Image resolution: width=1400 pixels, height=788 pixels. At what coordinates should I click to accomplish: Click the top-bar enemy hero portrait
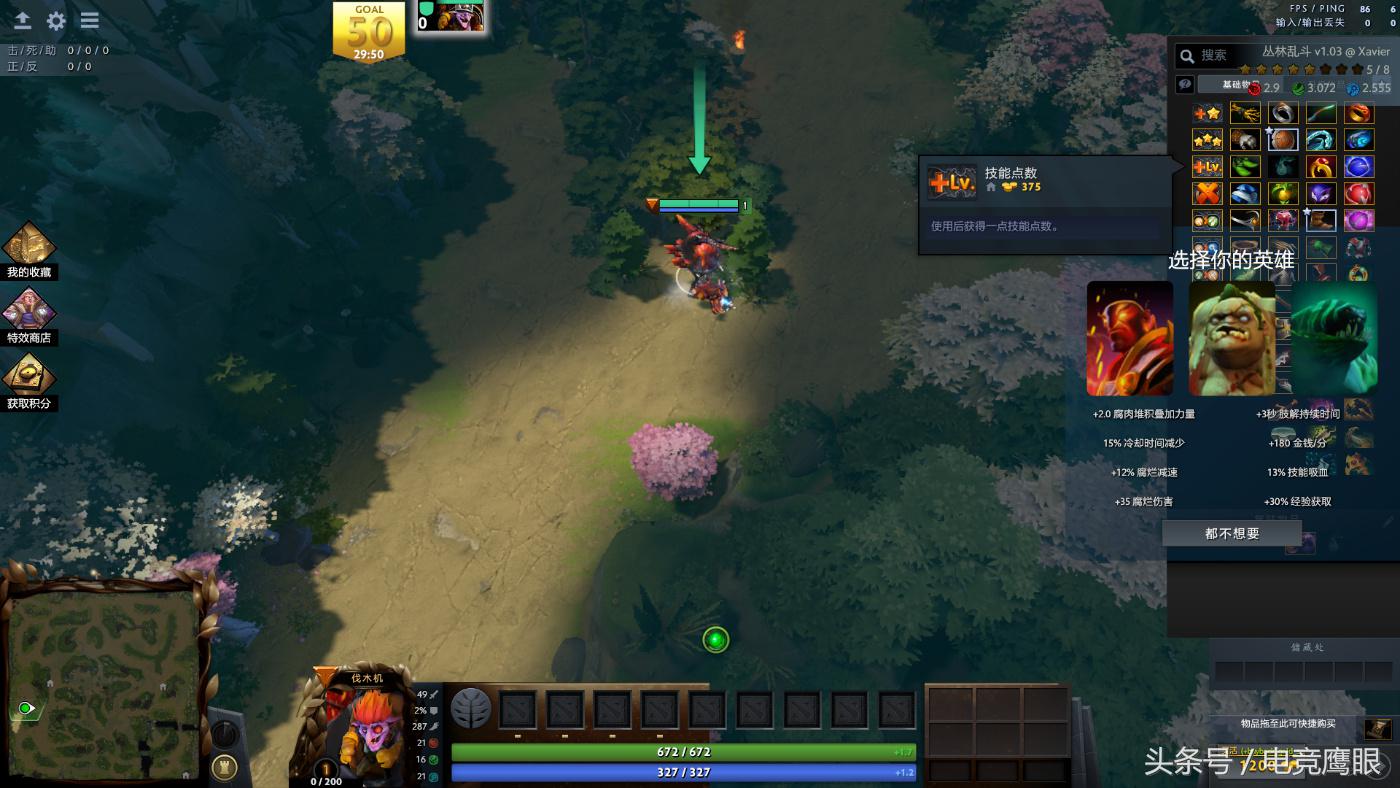(460, 17)
